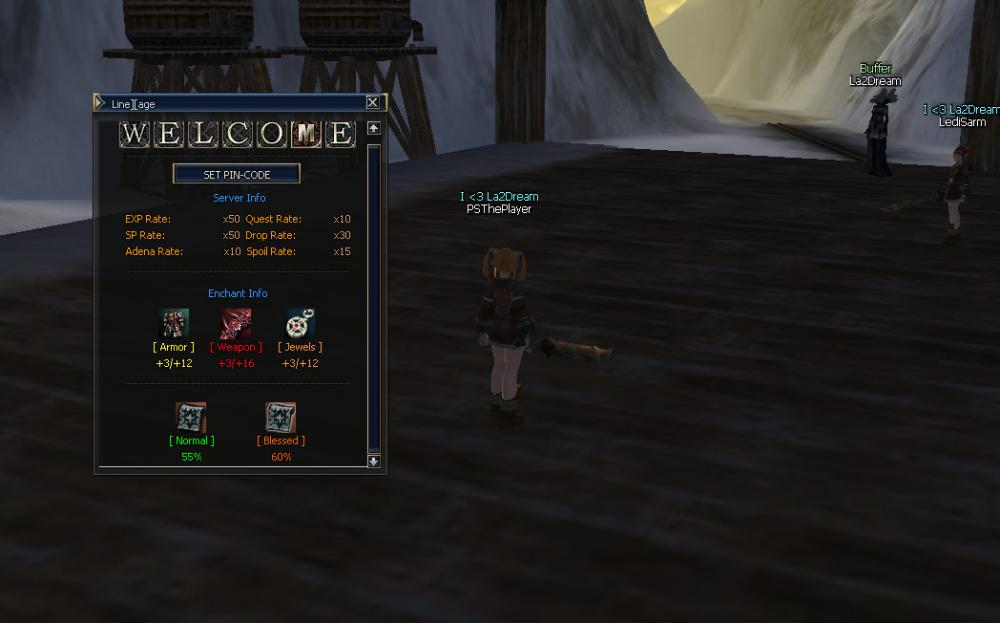The width and height of the screenshot is (1000, 623).
Task: Choose the Normal enchant scroll icon
Action: [x=191, y=417]
